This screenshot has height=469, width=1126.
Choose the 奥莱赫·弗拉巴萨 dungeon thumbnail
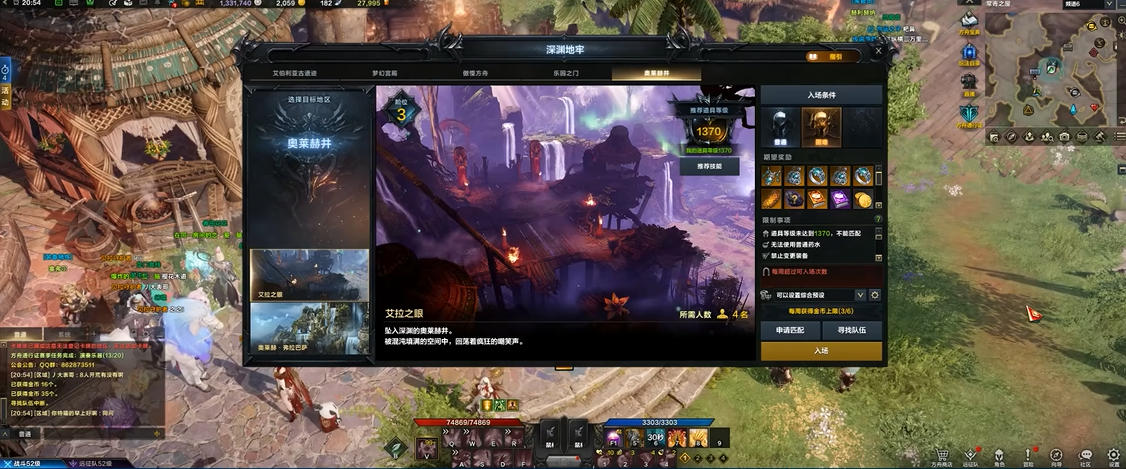(309, 329)
